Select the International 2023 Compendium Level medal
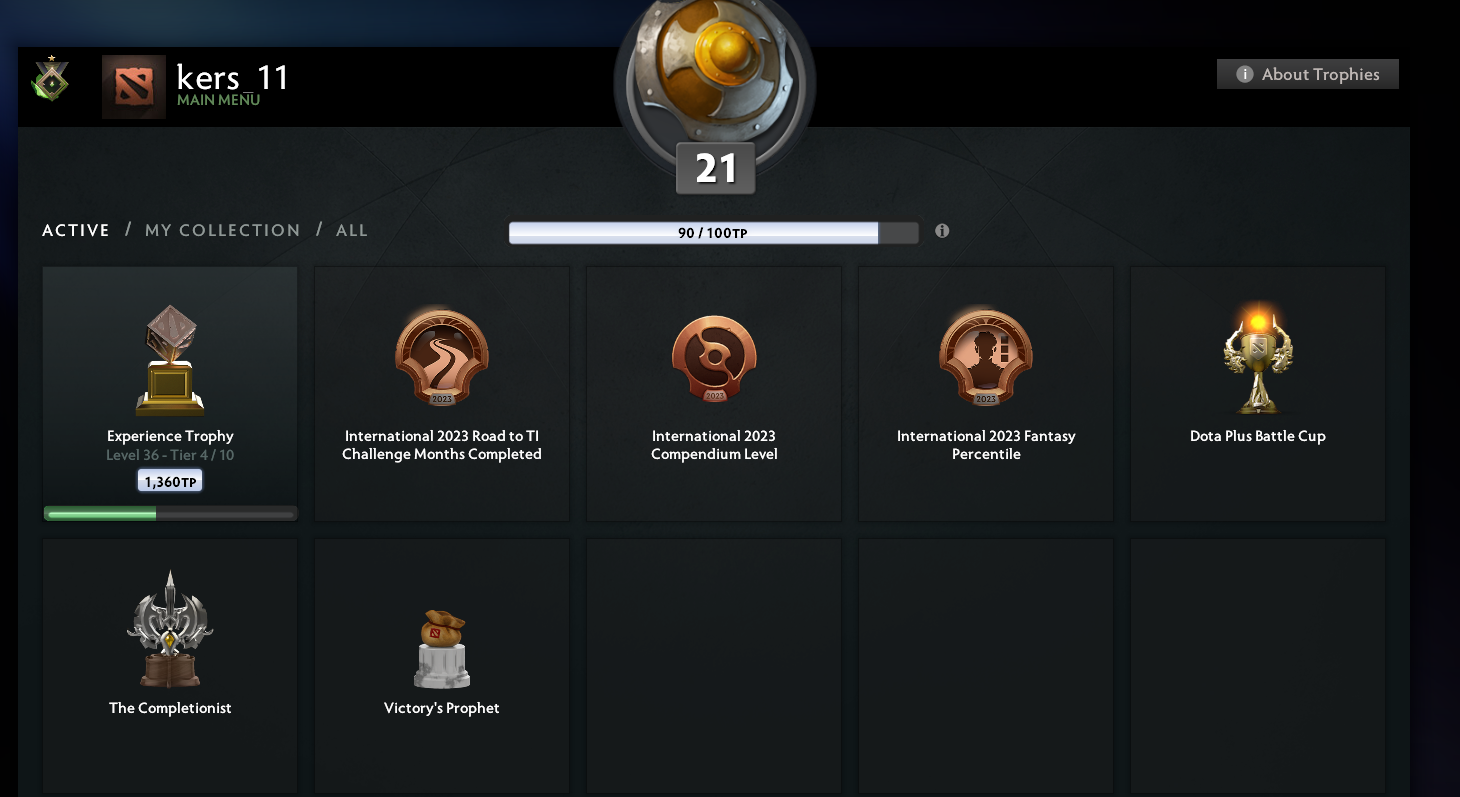 click(713, 358)
